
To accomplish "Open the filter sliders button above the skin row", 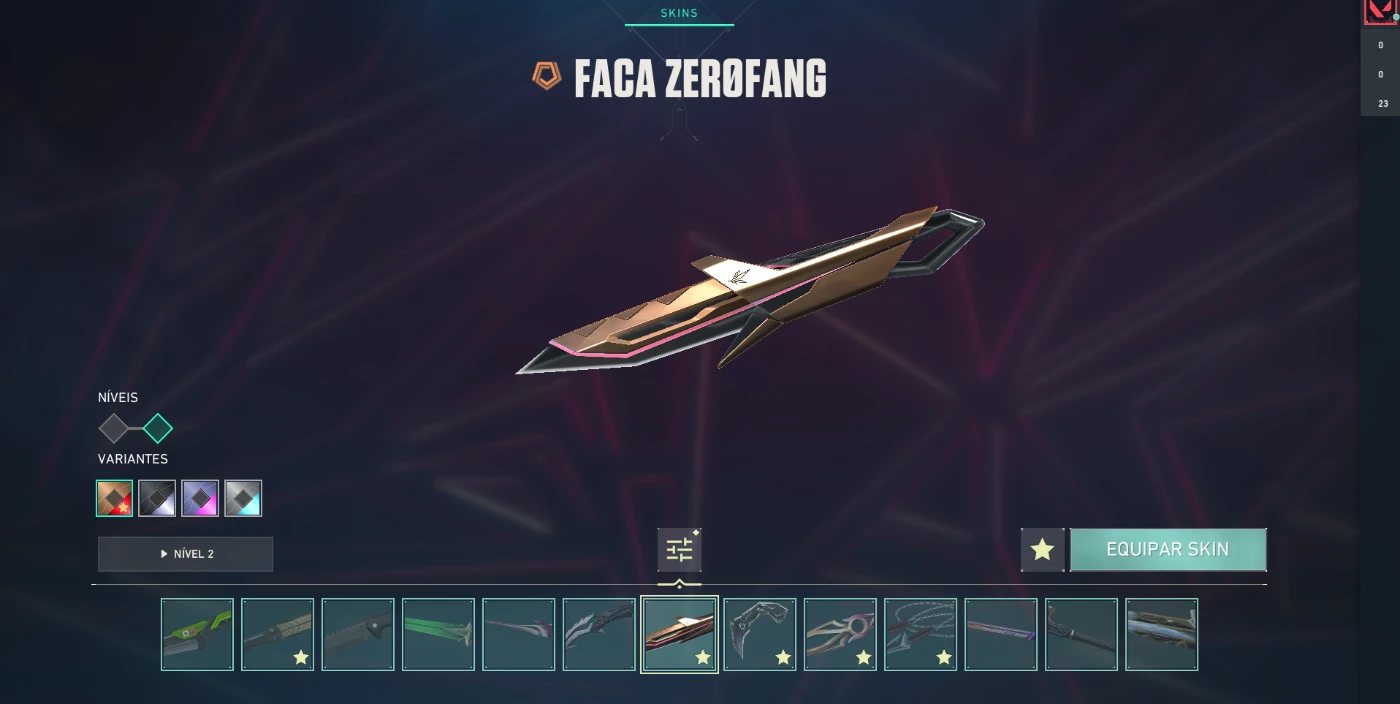I will click(679, 550).
